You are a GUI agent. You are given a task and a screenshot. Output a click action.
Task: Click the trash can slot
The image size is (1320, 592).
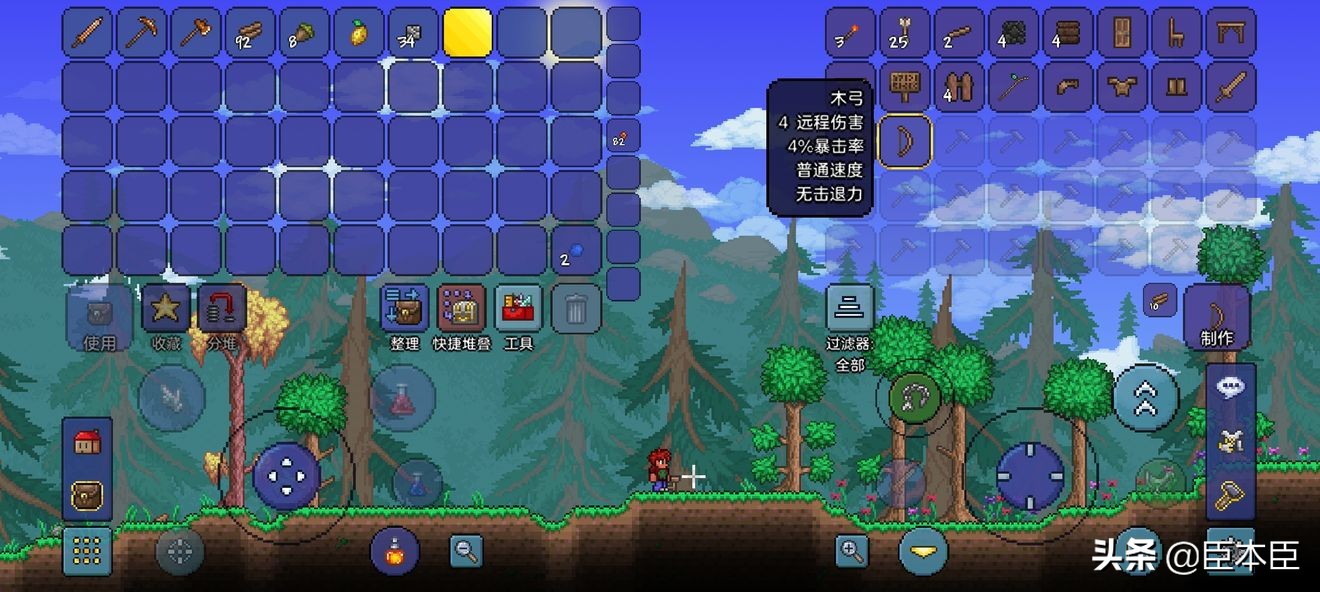576,309
